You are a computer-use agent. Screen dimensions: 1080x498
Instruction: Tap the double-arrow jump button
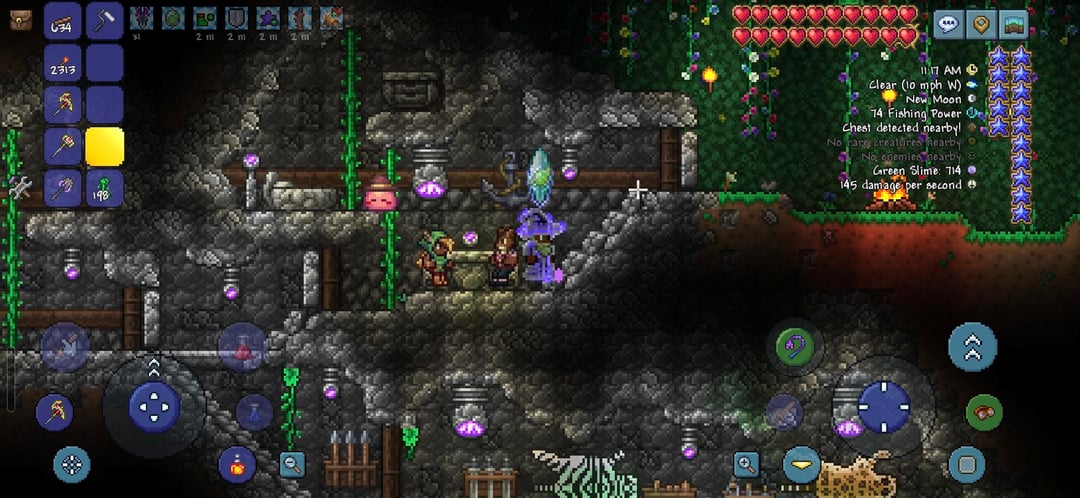(972, 346)
